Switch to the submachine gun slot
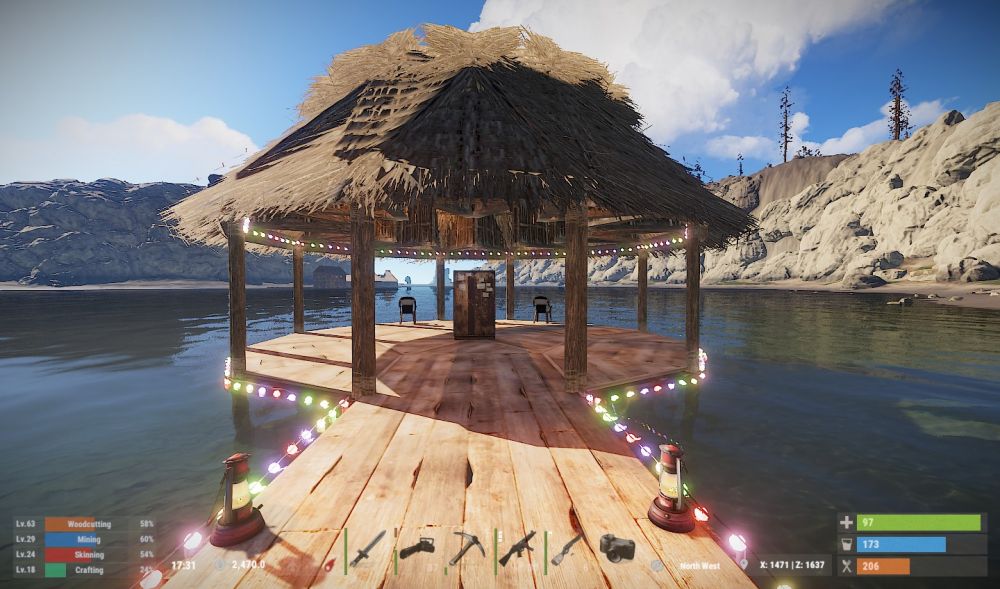The image size is (1000, 589). (x=517, y=548)
